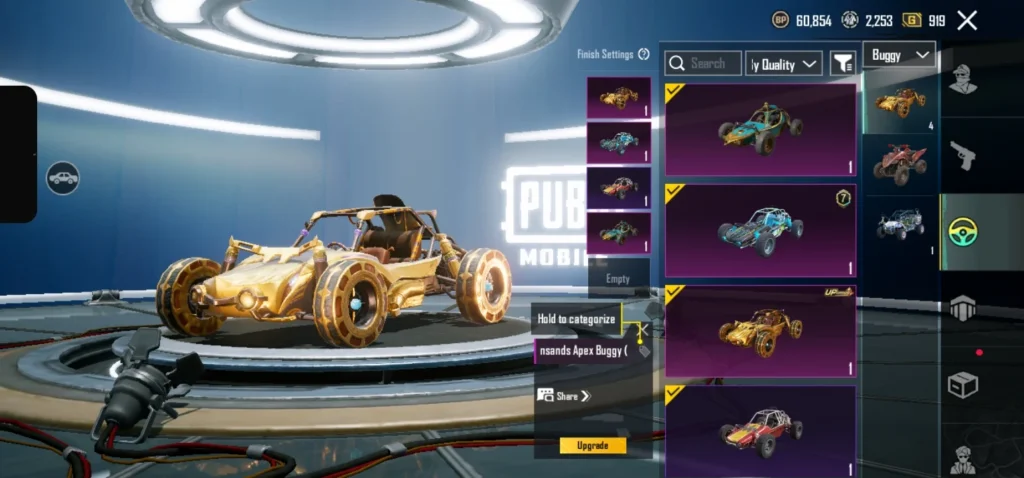Share the selected buggy skin

point(566,396)
